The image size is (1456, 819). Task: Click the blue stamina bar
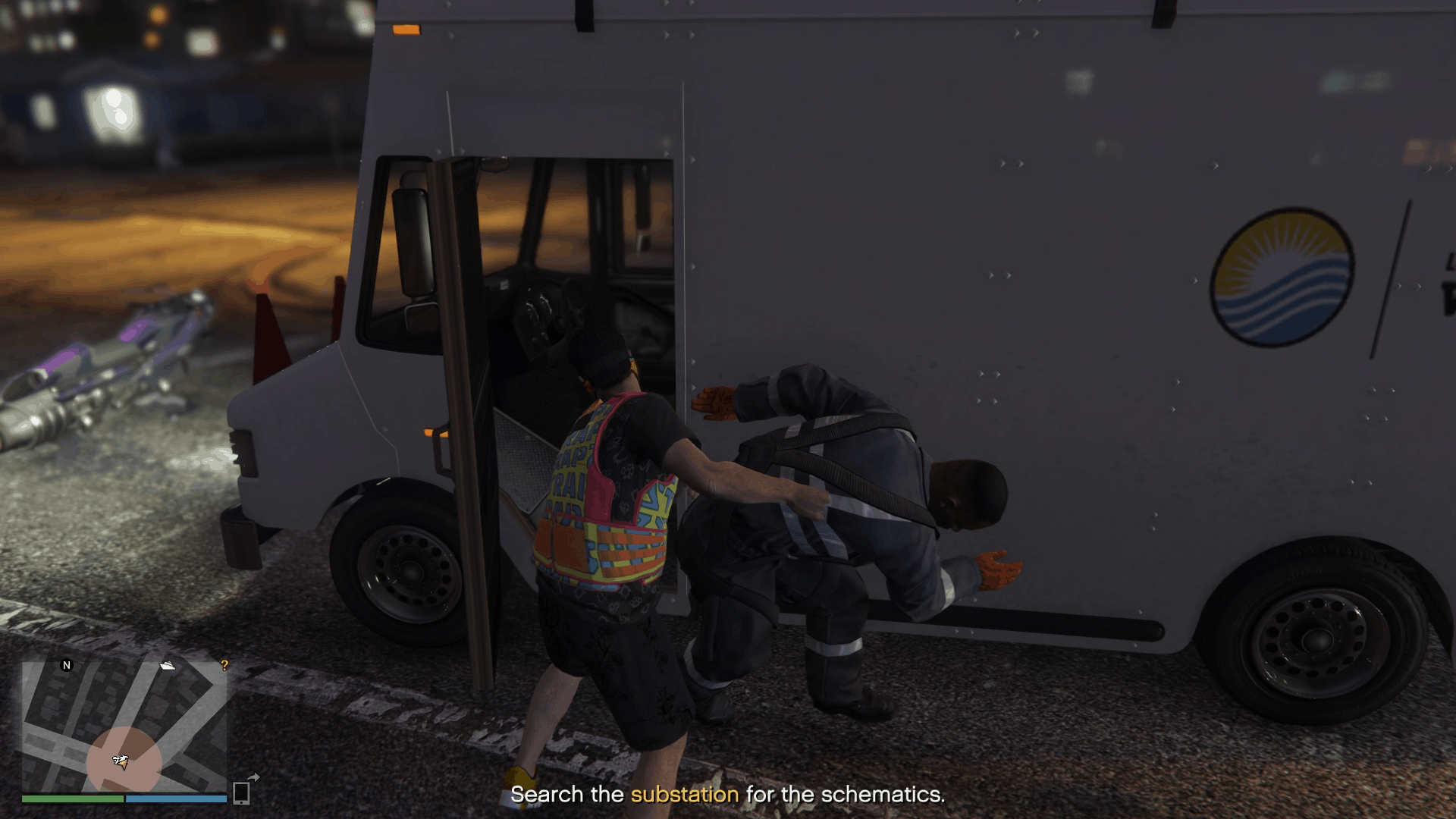[x=174, y=799]
